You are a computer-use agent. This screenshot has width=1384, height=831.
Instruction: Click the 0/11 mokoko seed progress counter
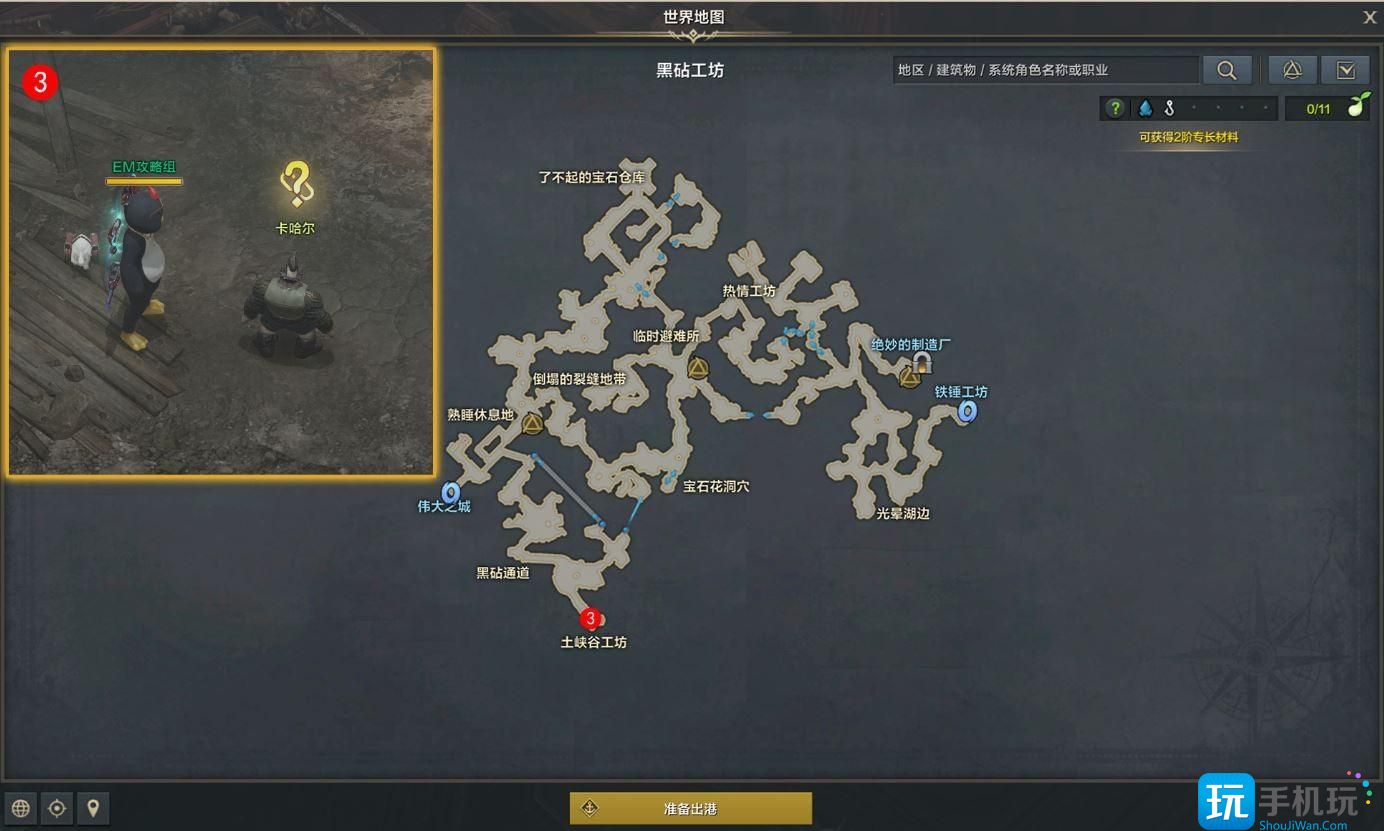1327,107
